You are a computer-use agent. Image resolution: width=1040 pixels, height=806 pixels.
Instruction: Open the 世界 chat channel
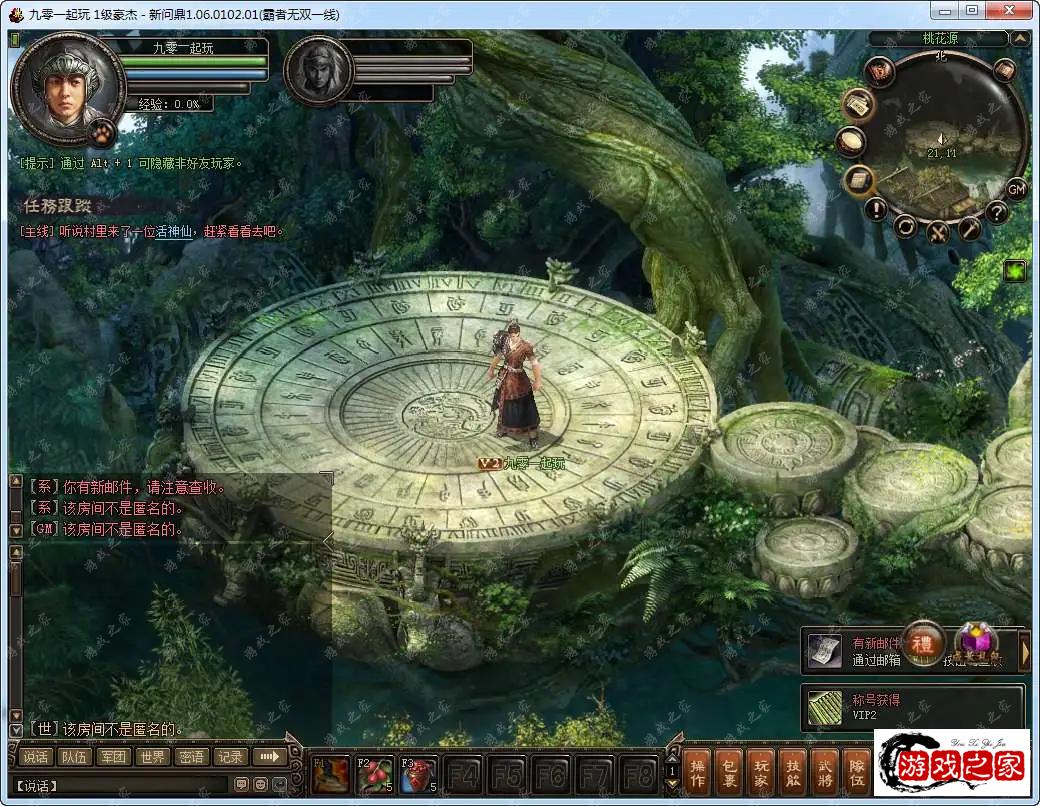(x=152, y=757)
